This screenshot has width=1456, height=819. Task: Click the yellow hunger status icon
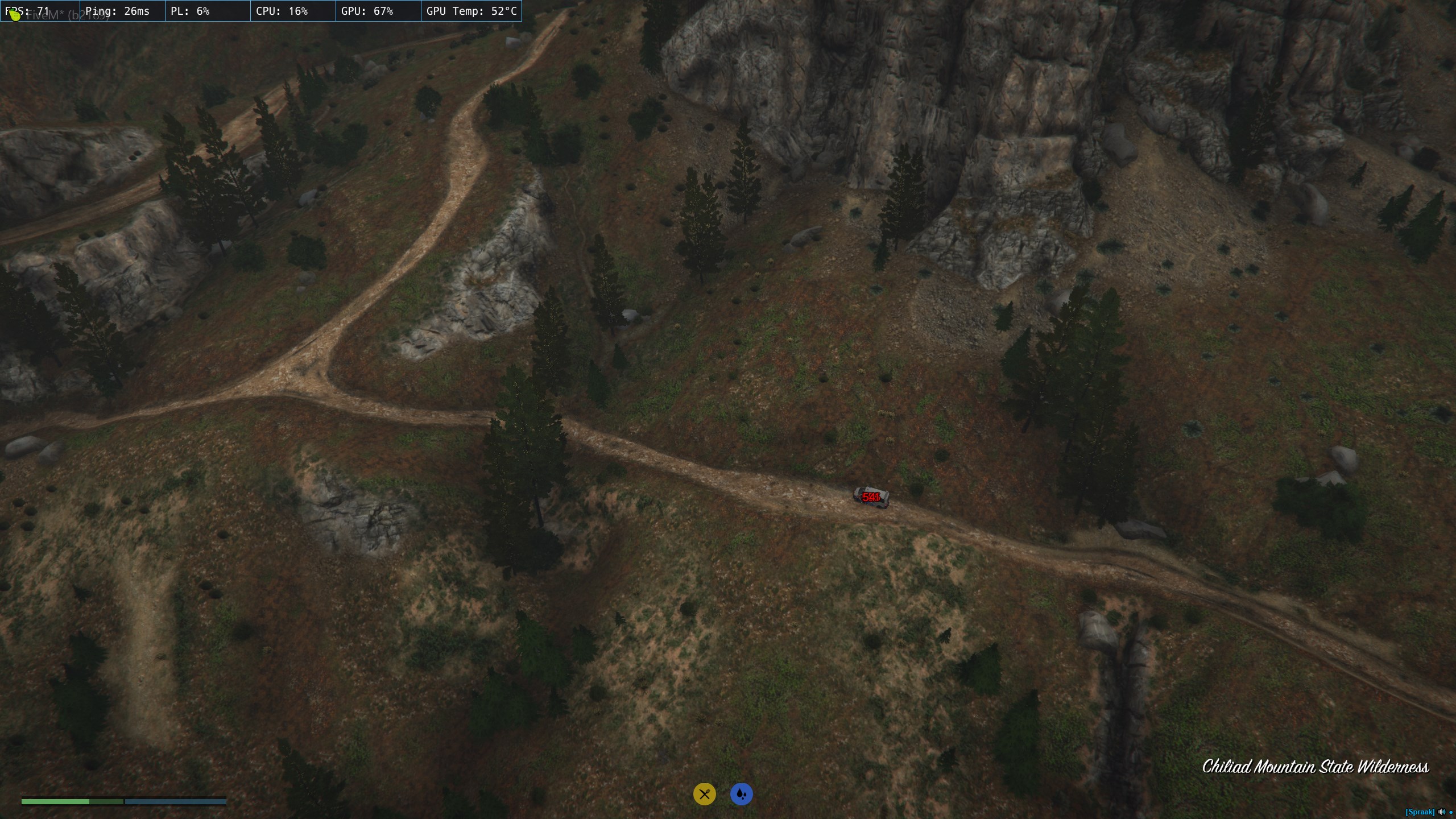tap(704, 794)
